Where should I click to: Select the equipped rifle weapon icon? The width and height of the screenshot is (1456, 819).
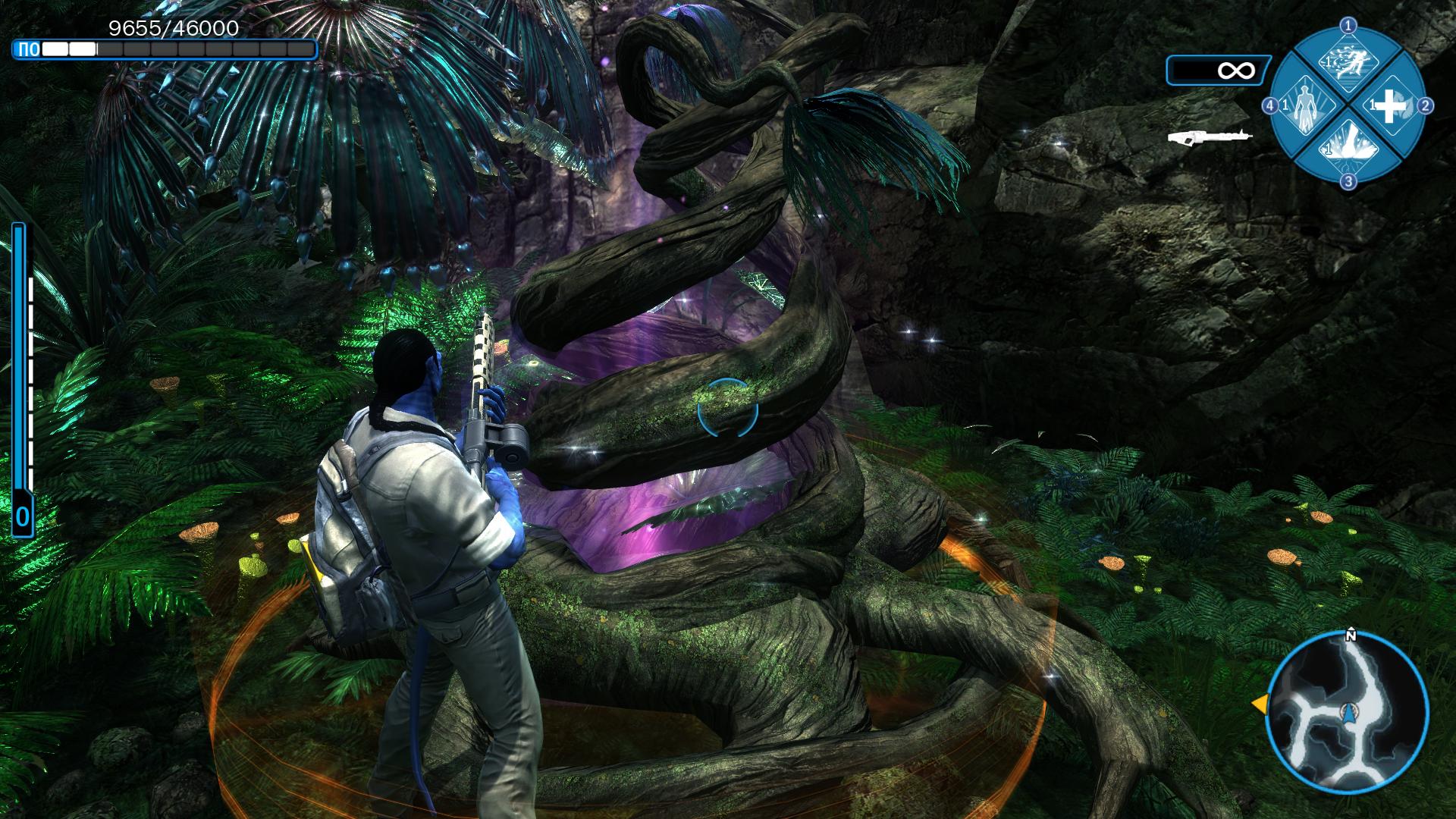[x=1209, y=136]
